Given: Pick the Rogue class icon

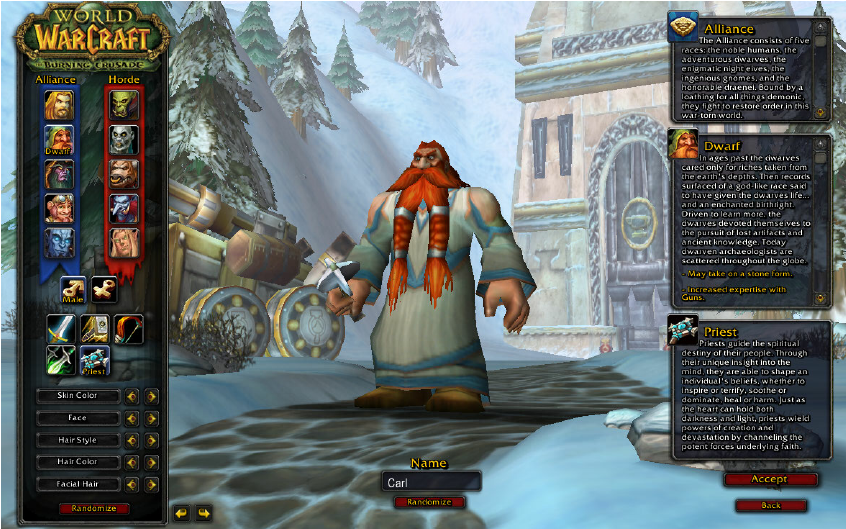Looking at the screenshot, I should point(62,359).
